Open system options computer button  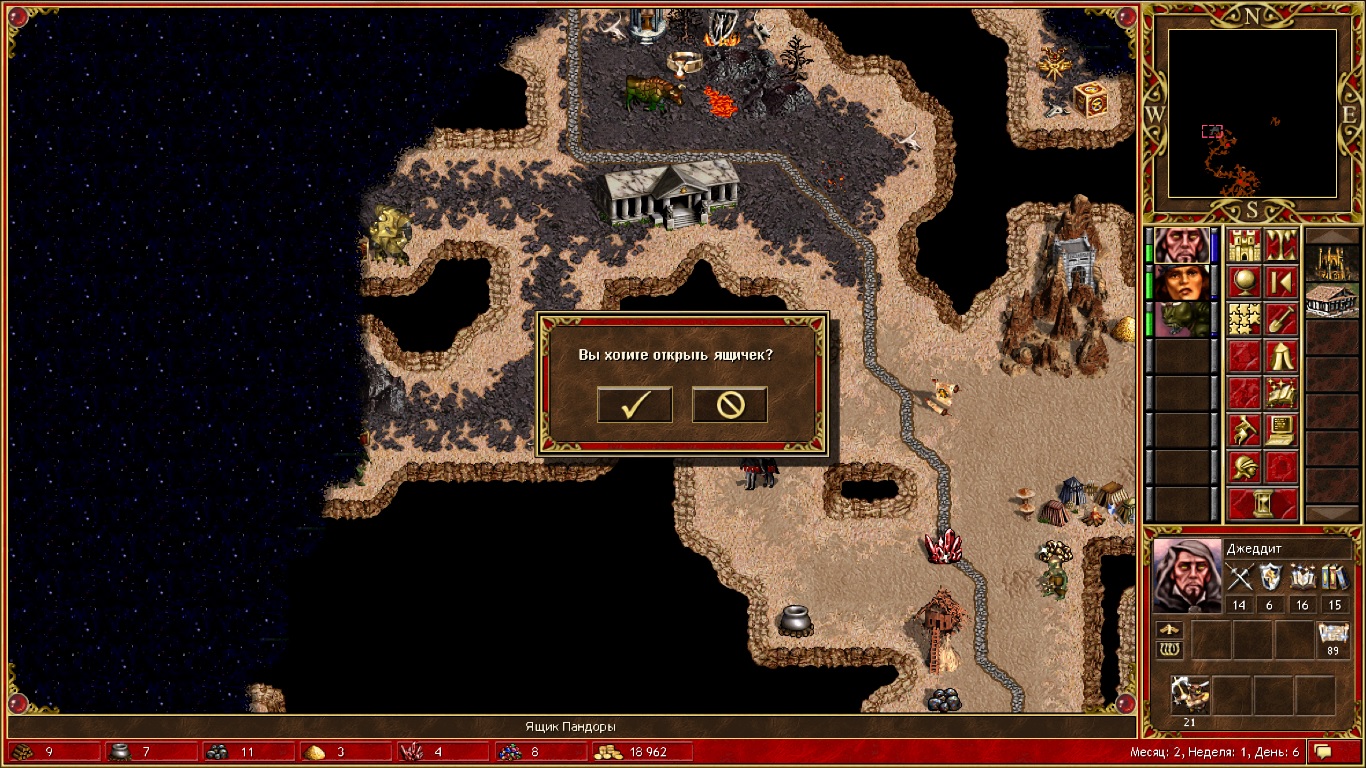[x=1281, y=430]
